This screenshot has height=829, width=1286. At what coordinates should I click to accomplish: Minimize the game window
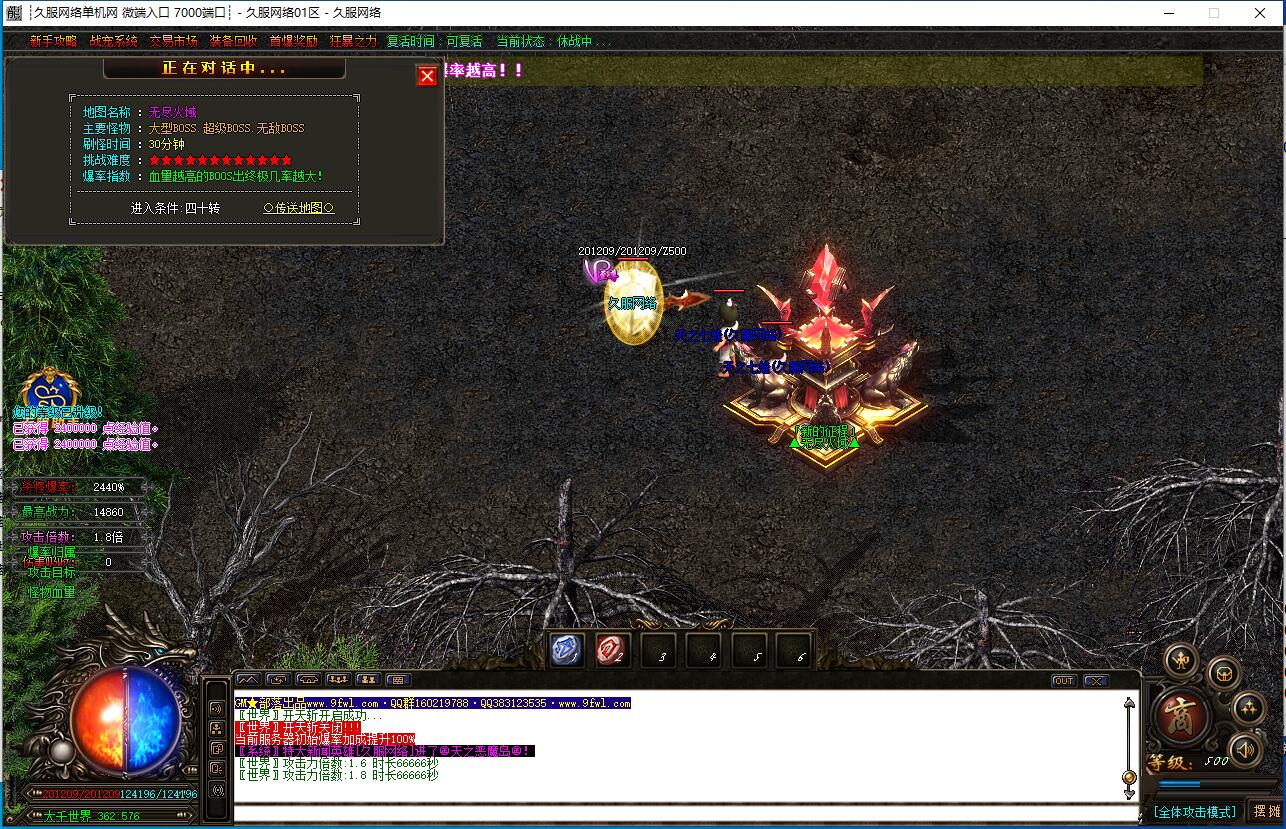pyautogui.click(x=1168, y=13)
